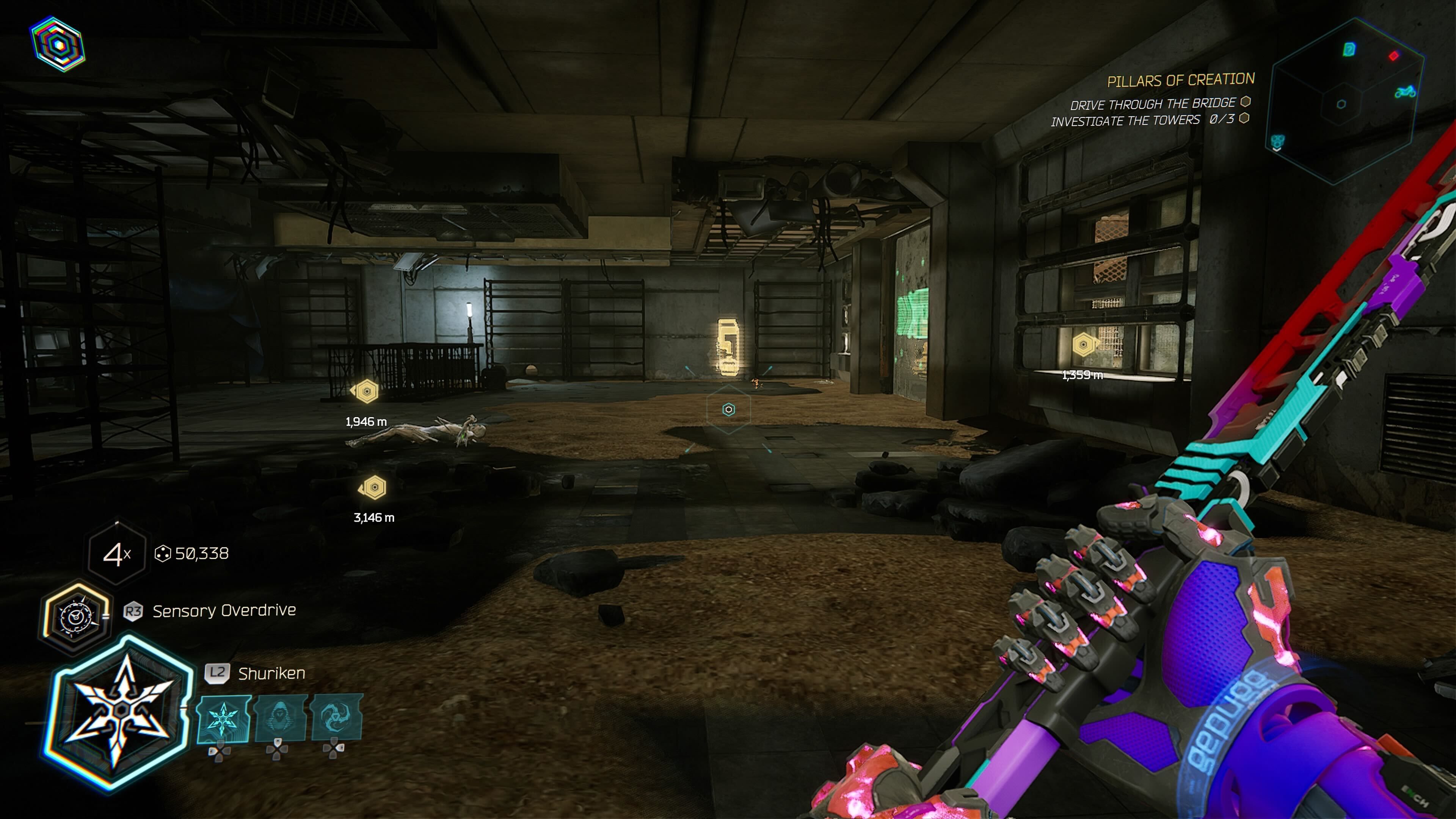
Task: Select the waypoint marker showing 3,146 m
Action: [373, 487]
